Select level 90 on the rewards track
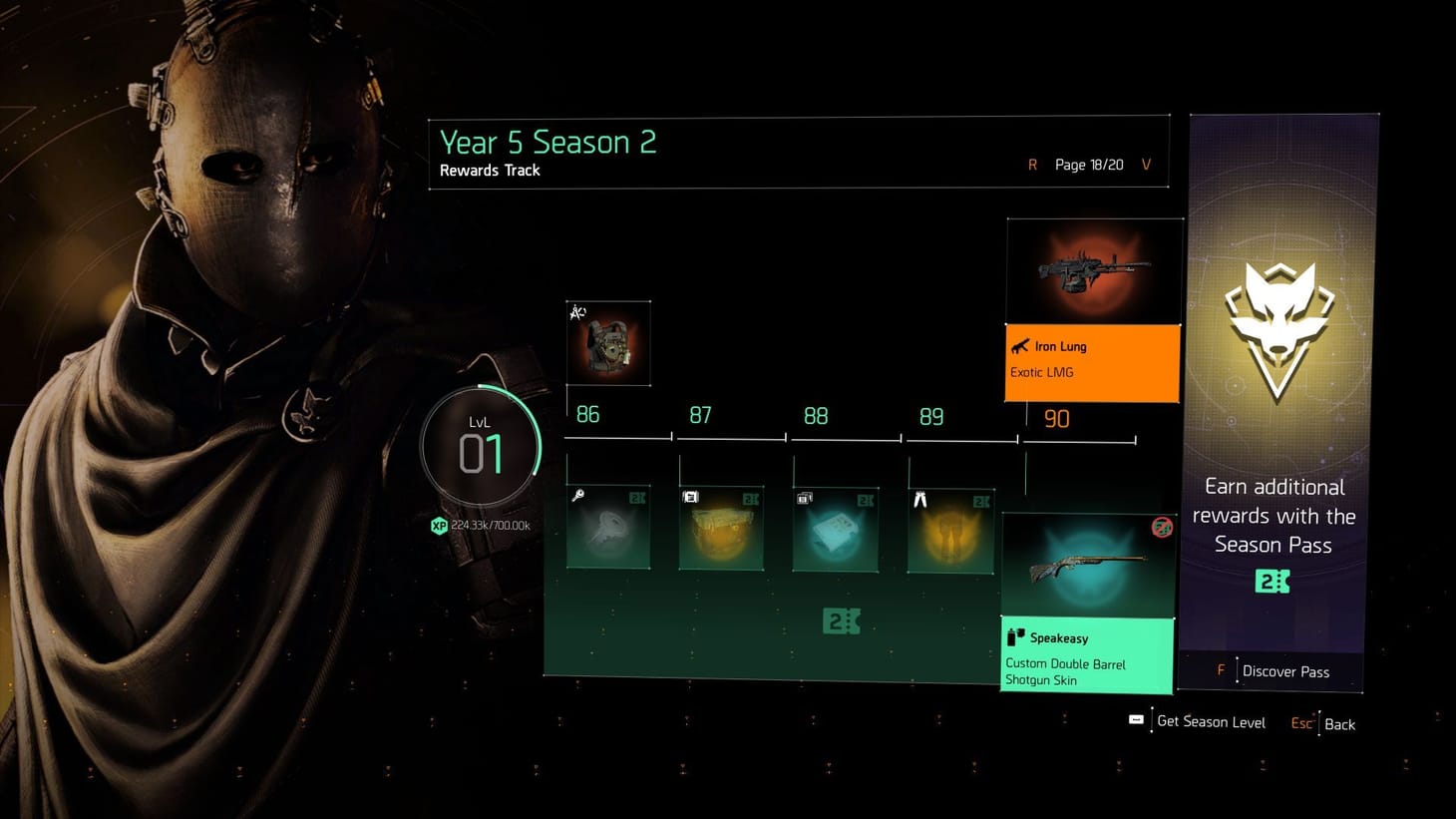The width and height of the screenshot is (1456, 819). click(x=1056, y=419)
